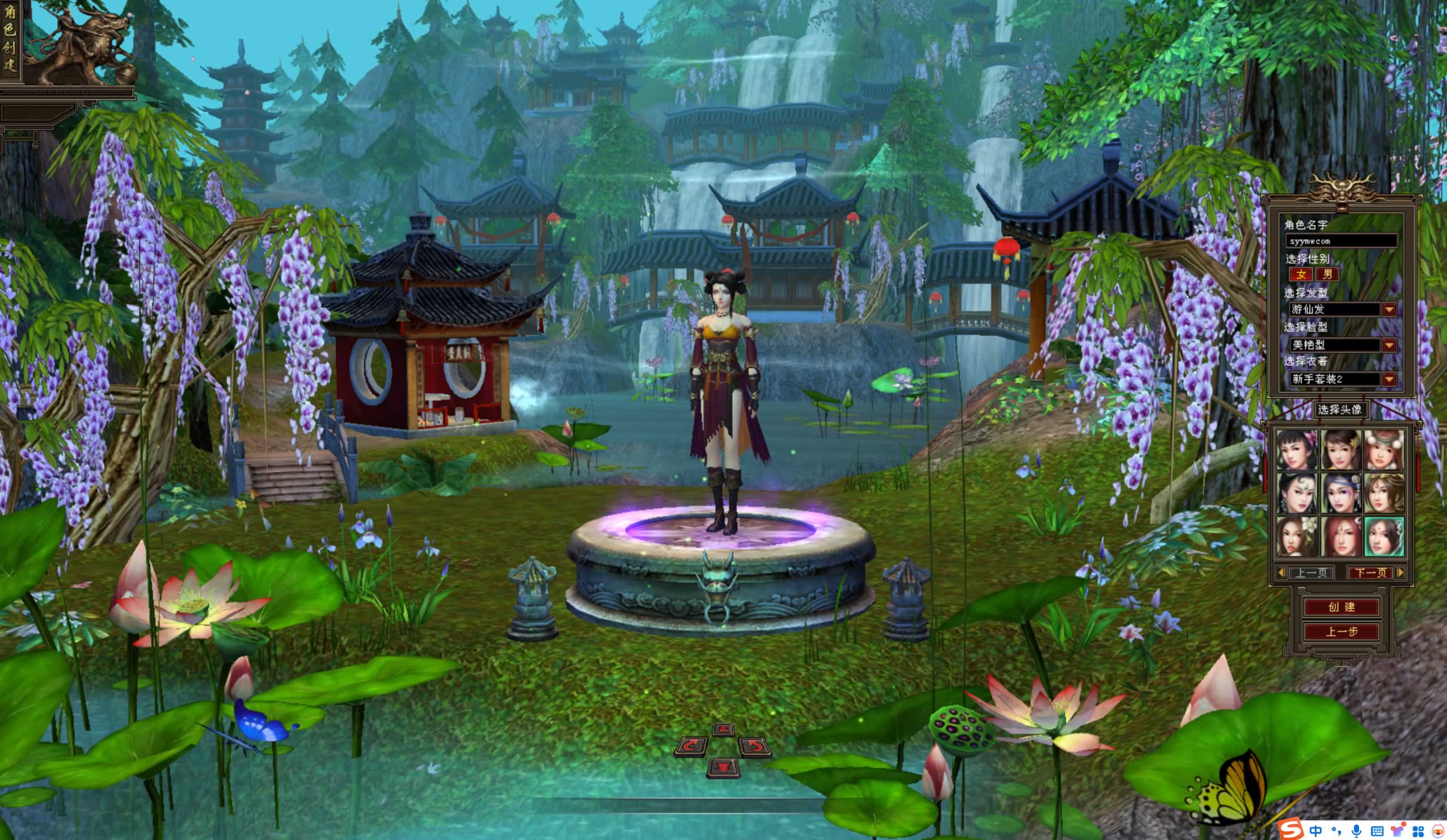This screenshot has width=1447, height=840.
Task: Choose the male (男) gender button
Action: [1327, 275]
